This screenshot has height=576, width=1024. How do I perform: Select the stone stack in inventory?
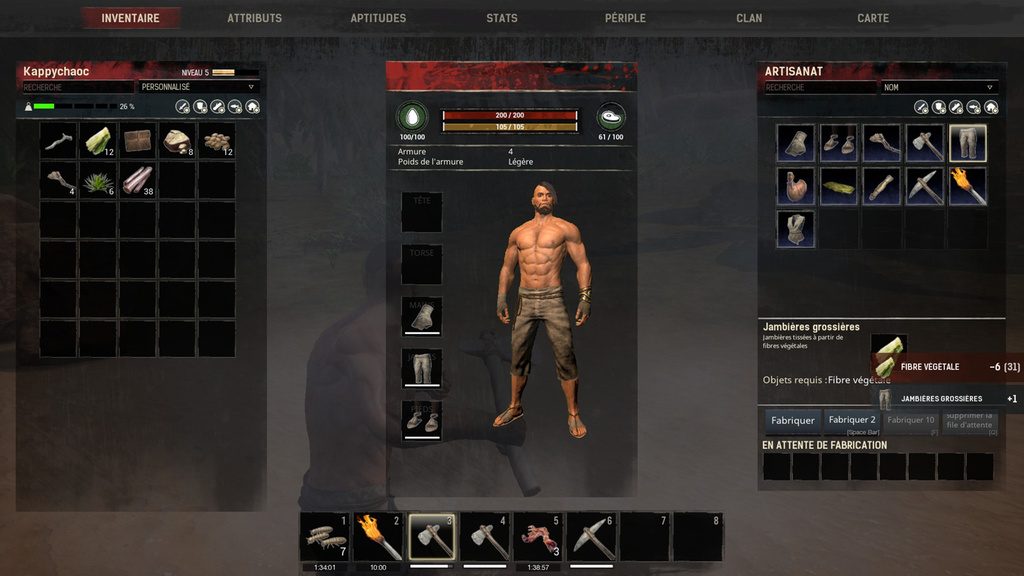pyautogui.click(x=178, y=141)
